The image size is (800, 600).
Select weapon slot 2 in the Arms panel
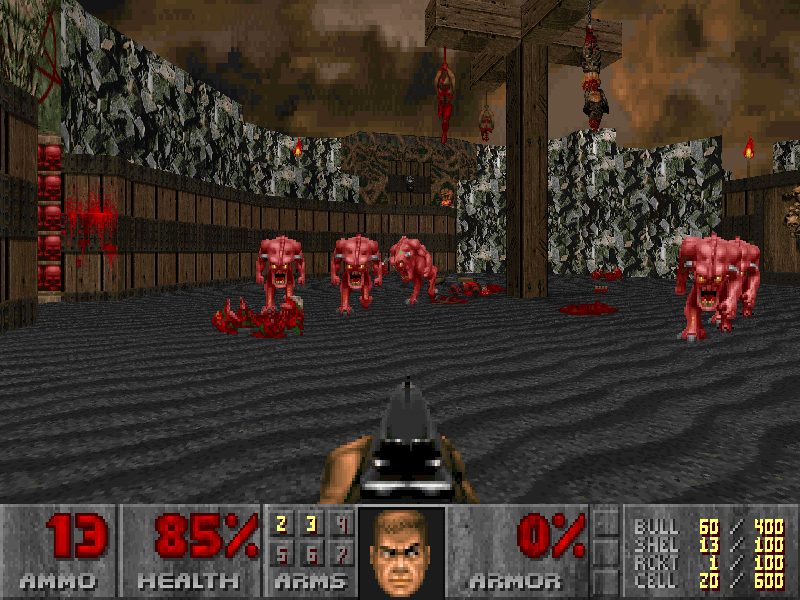(282, 524)
